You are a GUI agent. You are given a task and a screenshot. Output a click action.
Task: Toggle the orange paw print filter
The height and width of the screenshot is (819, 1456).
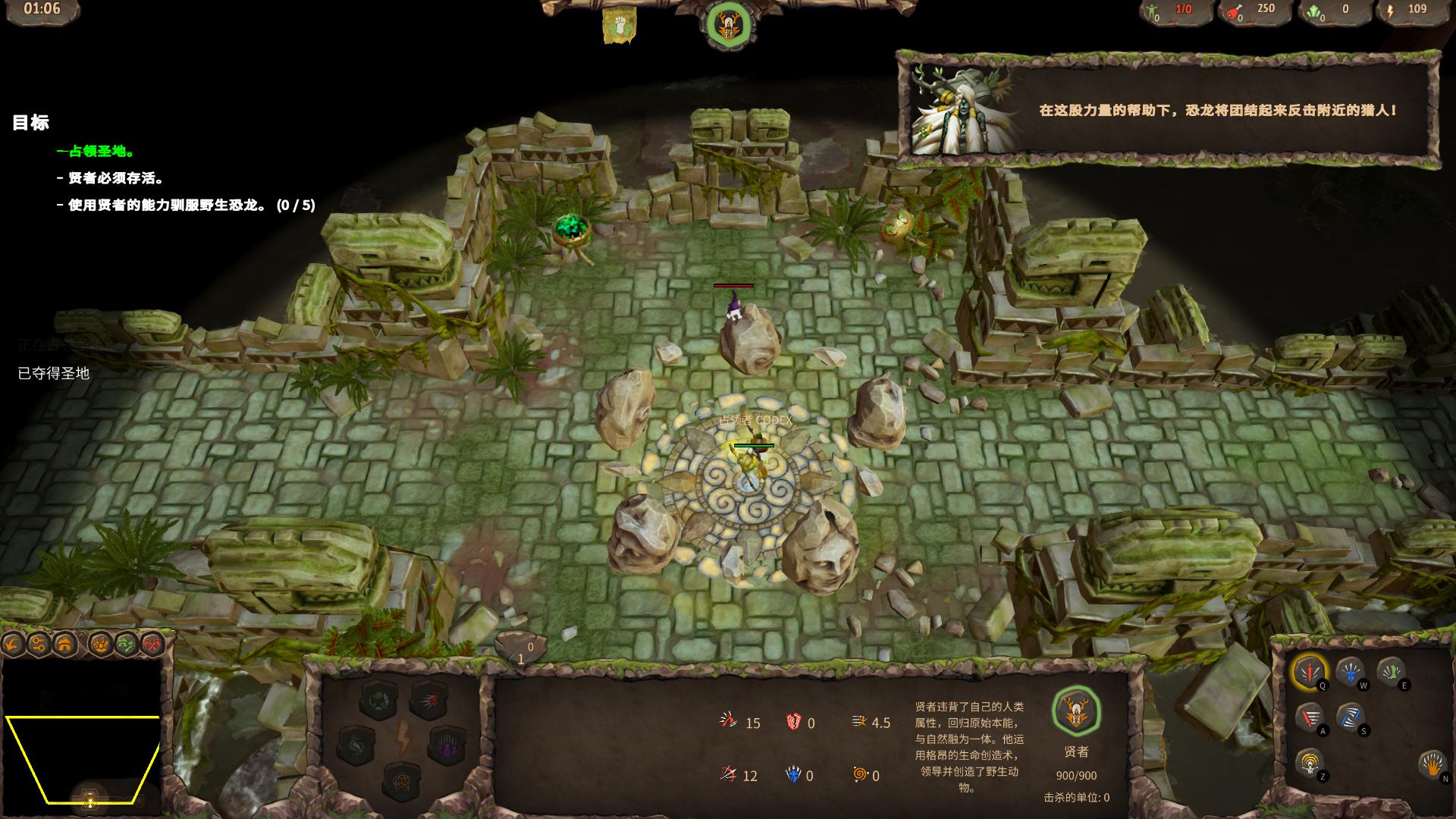coord(100,645)
